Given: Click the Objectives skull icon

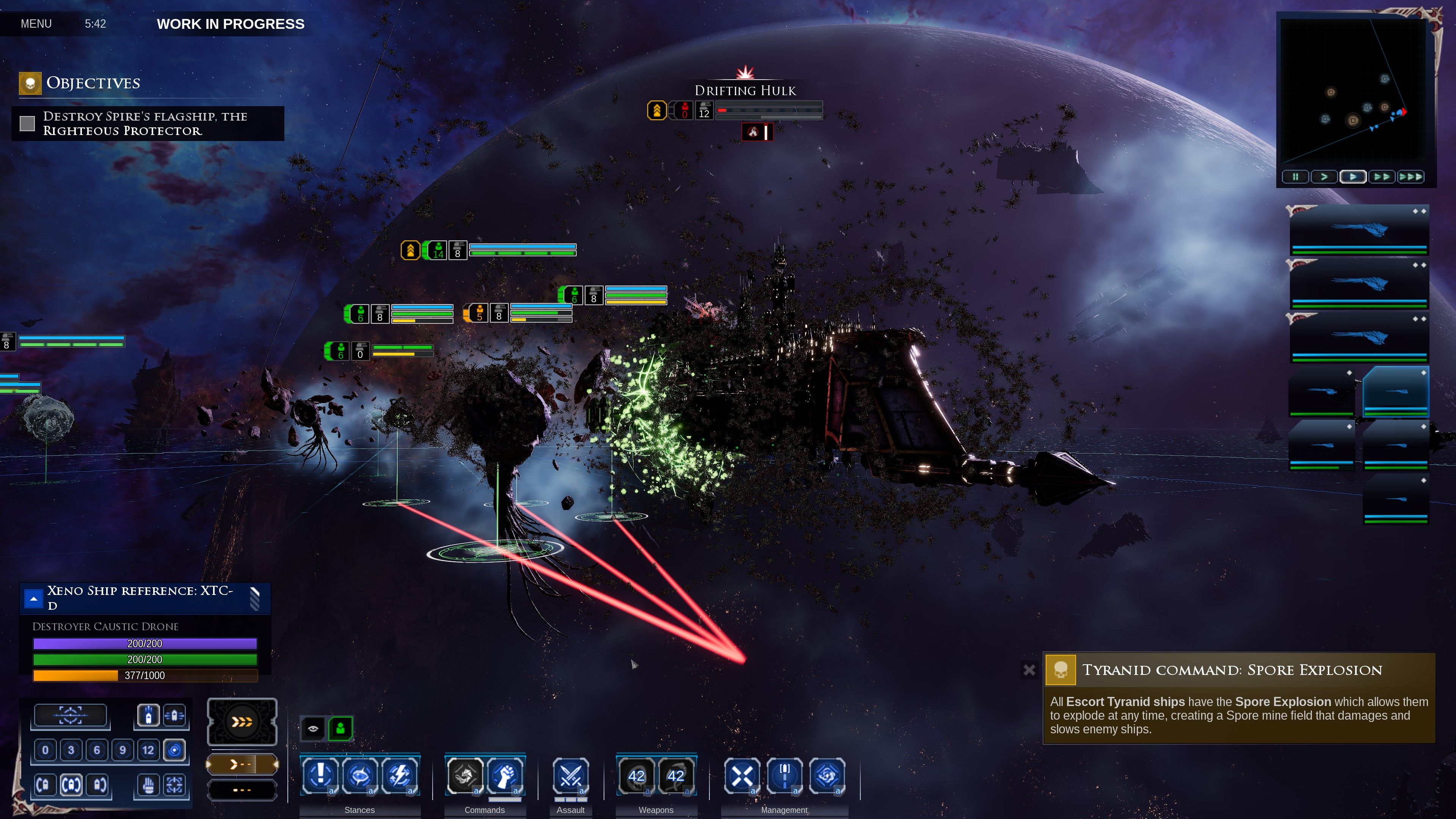Looking at the screenshot, I should [x=30, y=84].
